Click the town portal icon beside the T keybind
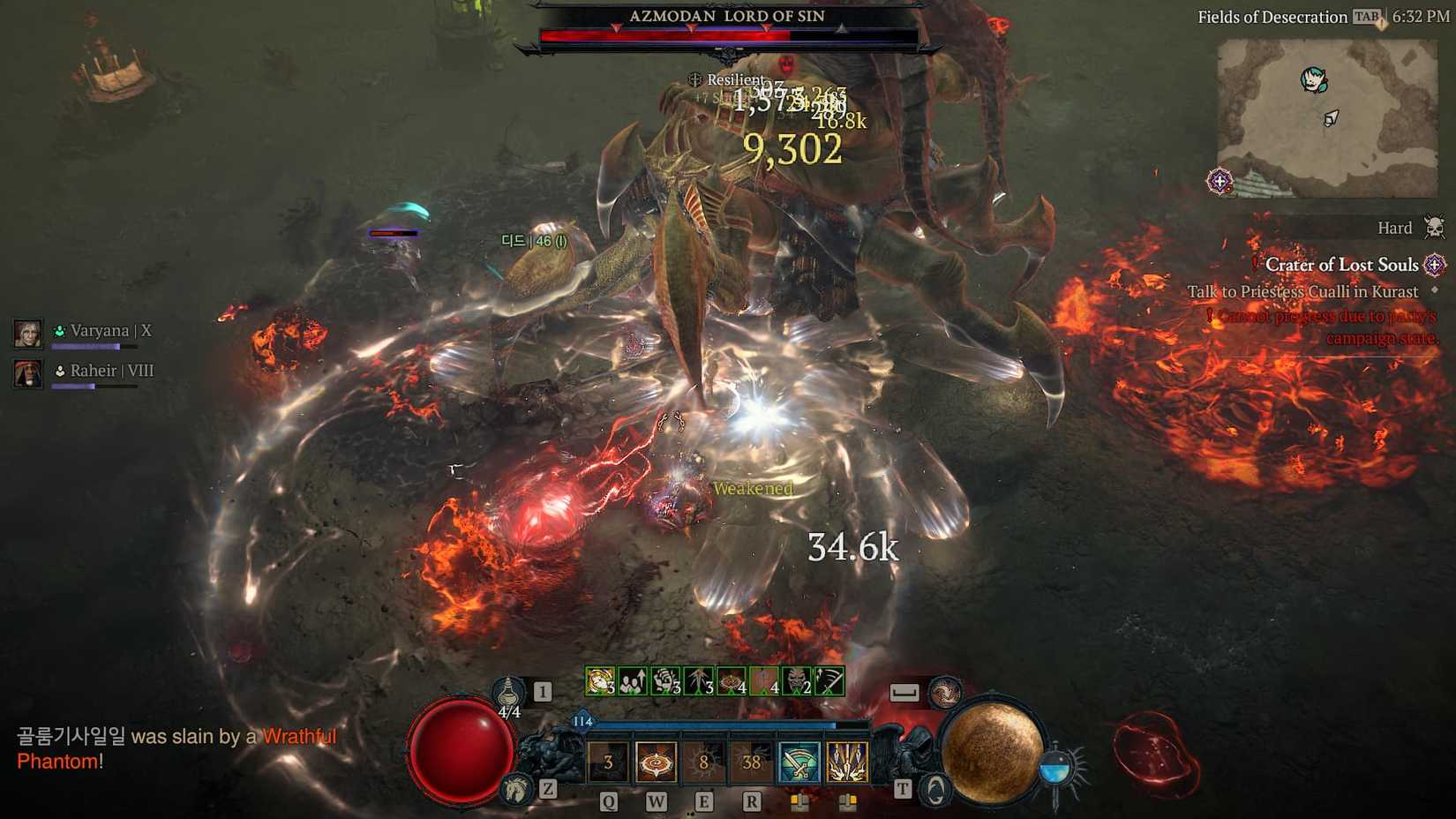Screen dimensions: 1456x819 coord(935,786)
